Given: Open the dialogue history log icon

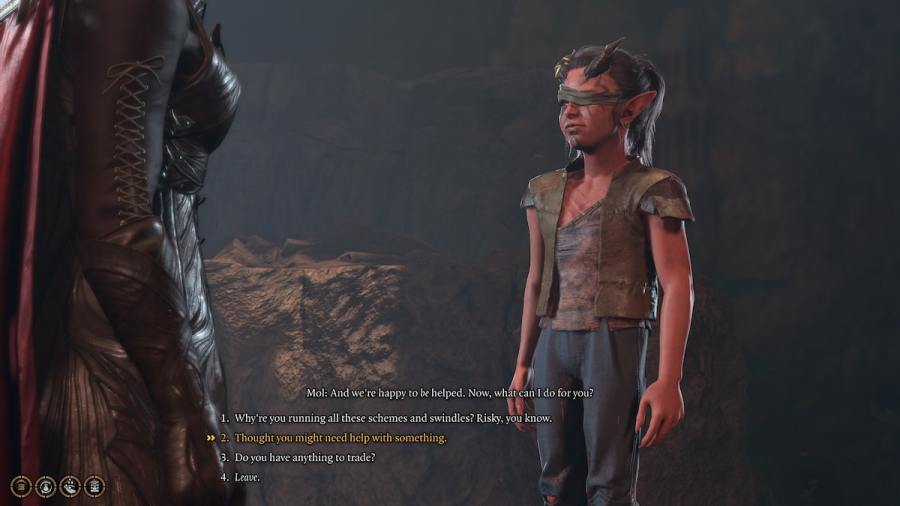Looking at the screenshot, I should pos(21,486).
